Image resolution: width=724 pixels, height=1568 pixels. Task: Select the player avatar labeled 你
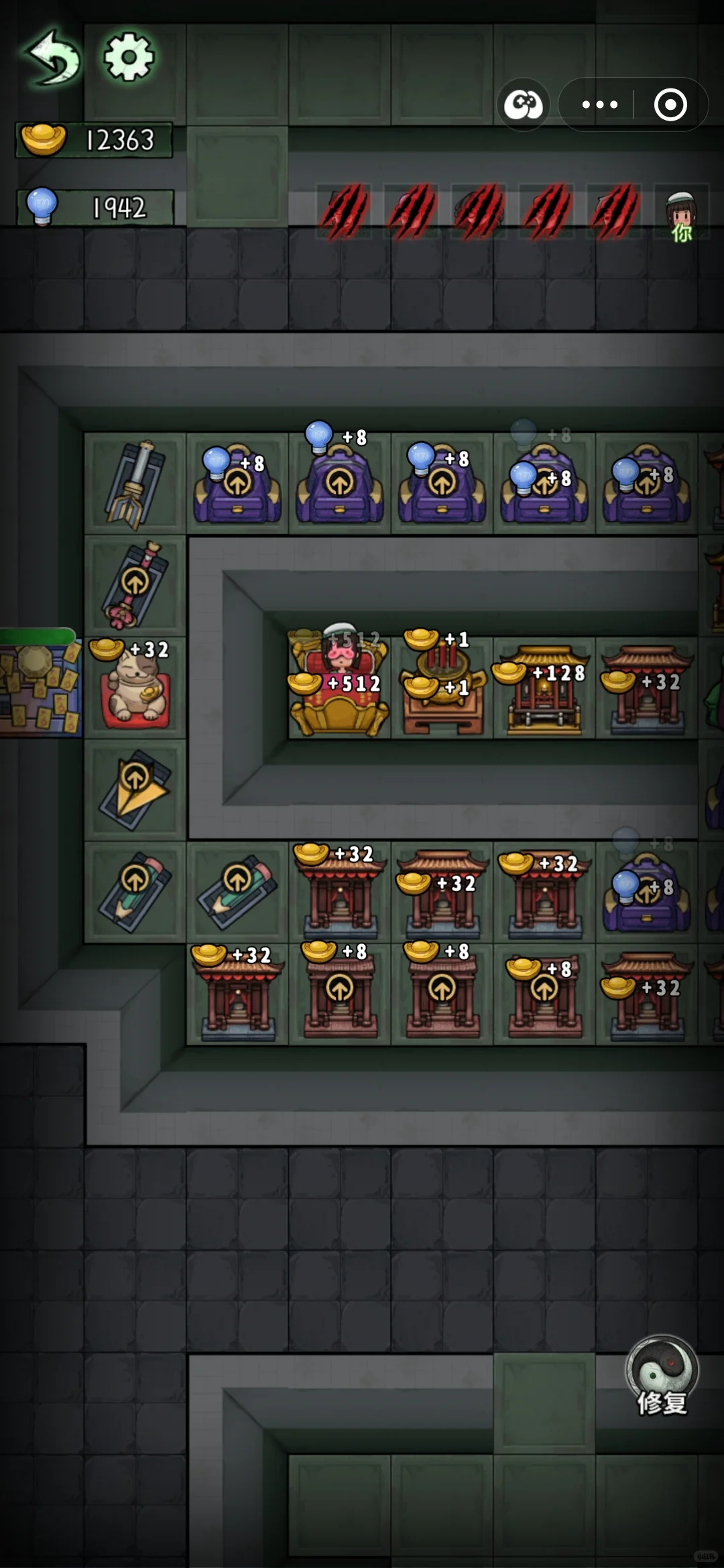(681, 216)
